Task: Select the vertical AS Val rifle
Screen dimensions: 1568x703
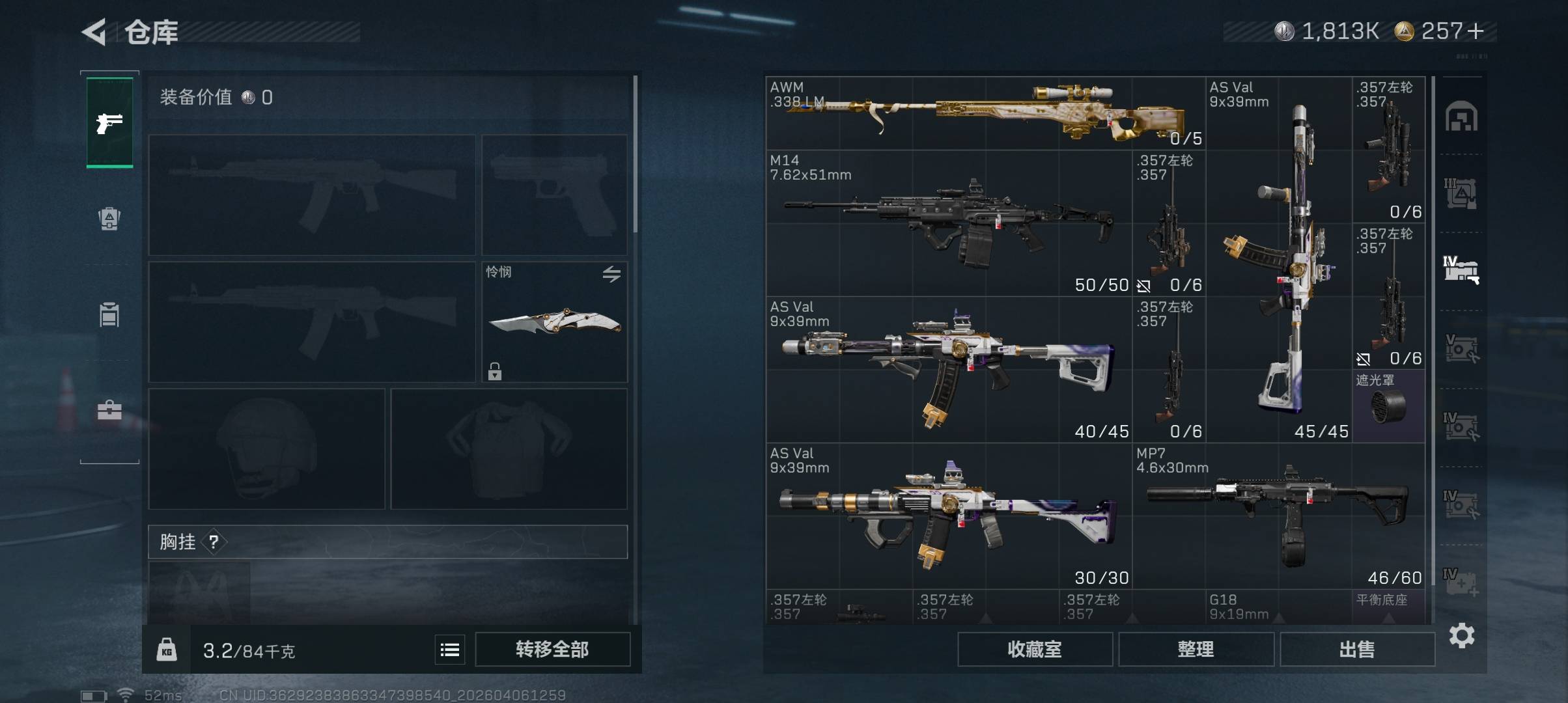Action: (x=1279, y=260)
